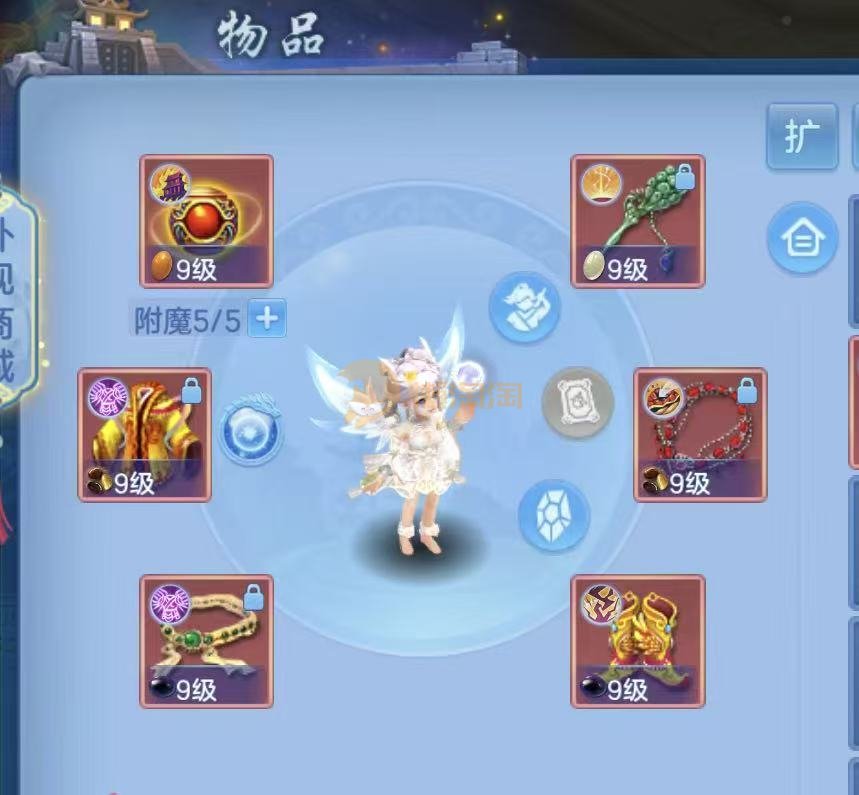
Task: Open the blue character outfit round button
Action: (524, 309)
